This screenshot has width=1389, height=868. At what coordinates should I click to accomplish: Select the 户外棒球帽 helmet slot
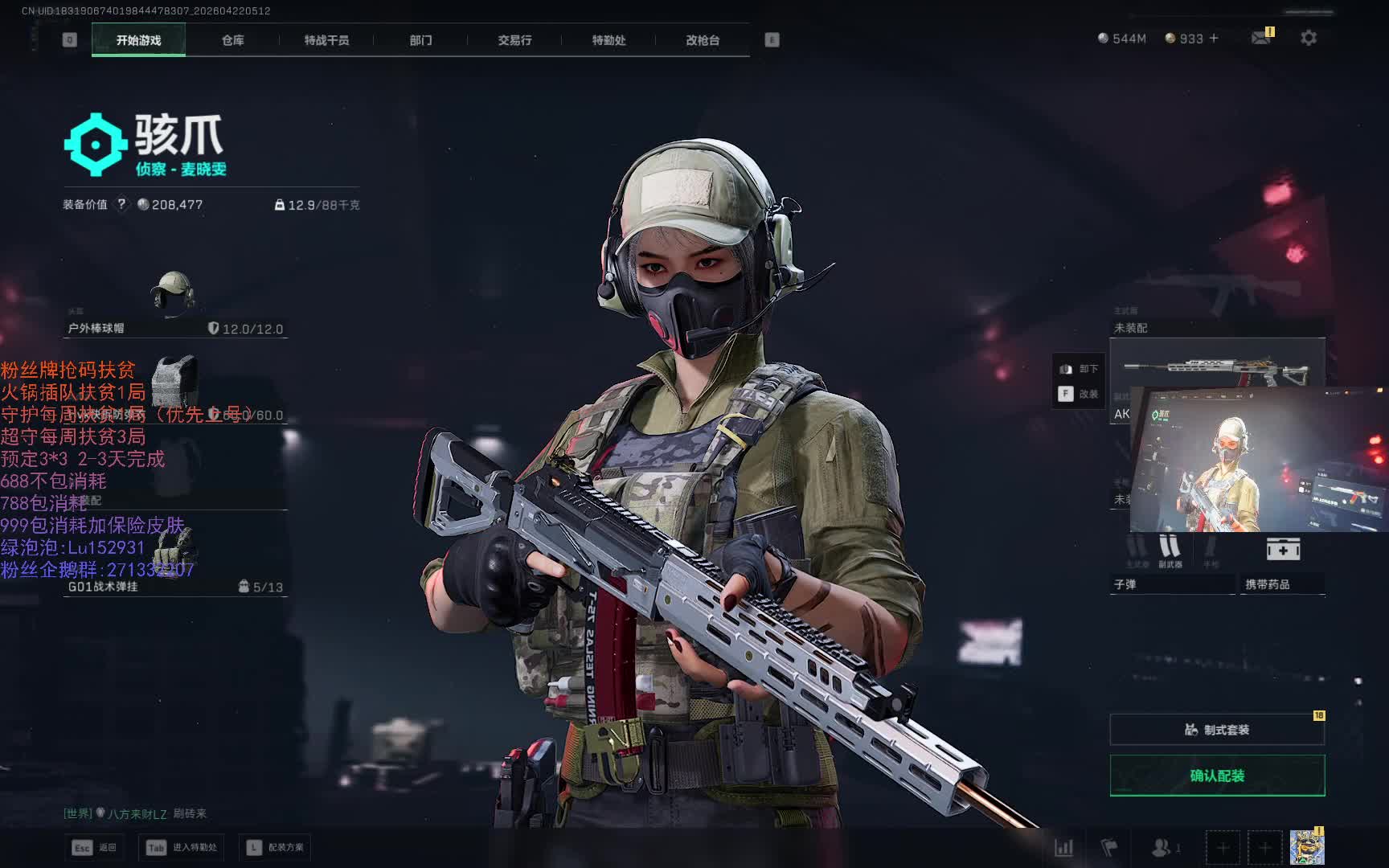click(x=174, y=305)
